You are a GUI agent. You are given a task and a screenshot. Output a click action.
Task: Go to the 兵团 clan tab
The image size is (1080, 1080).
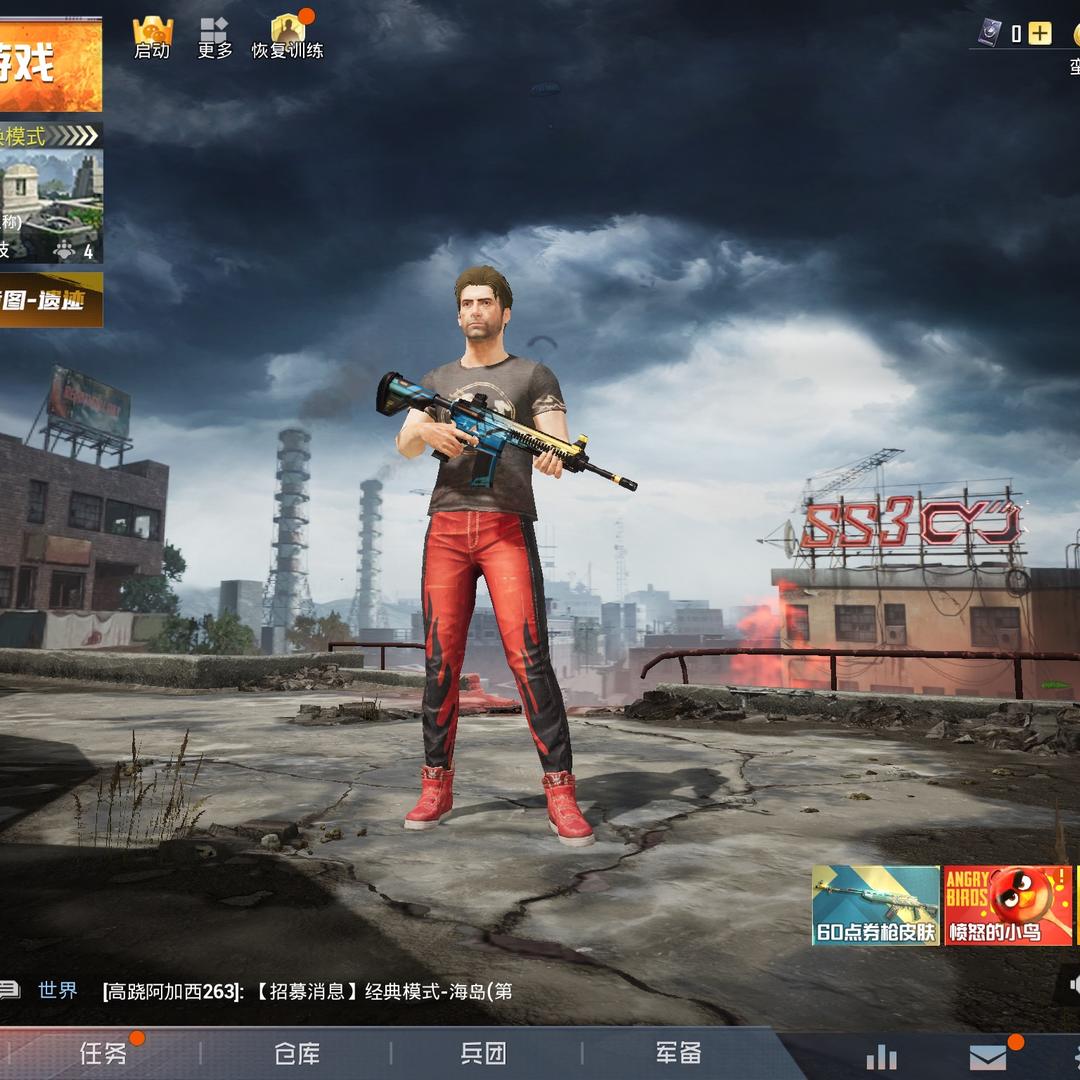(484, 1053)
